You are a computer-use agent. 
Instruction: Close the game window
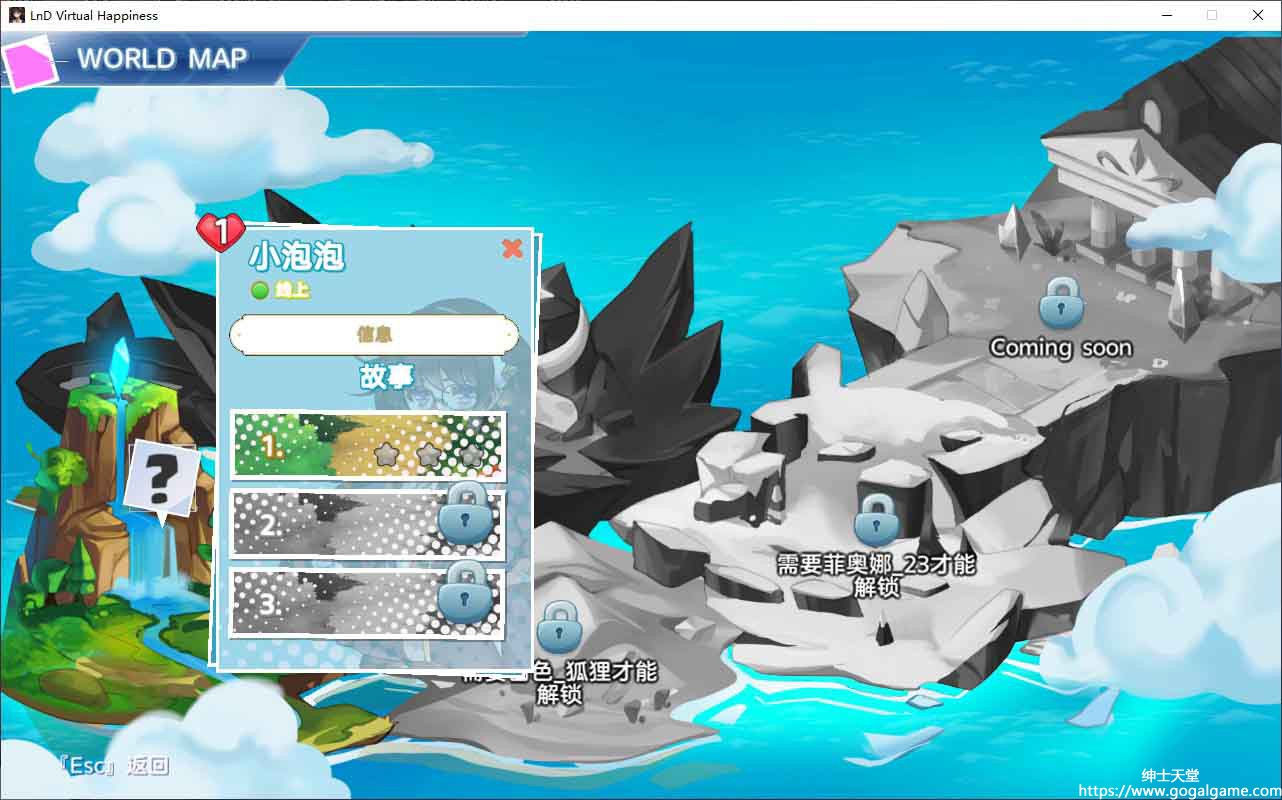(x=1258, y=15)
